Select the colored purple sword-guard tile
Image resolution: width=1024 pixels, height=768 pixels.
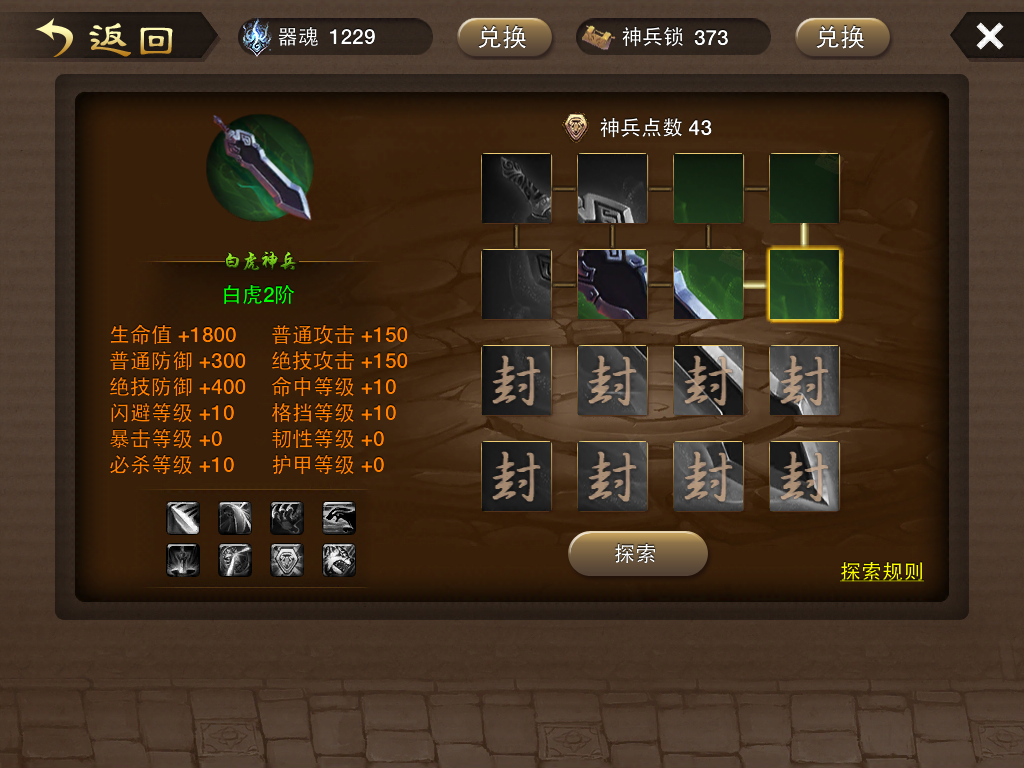(612, 285)
